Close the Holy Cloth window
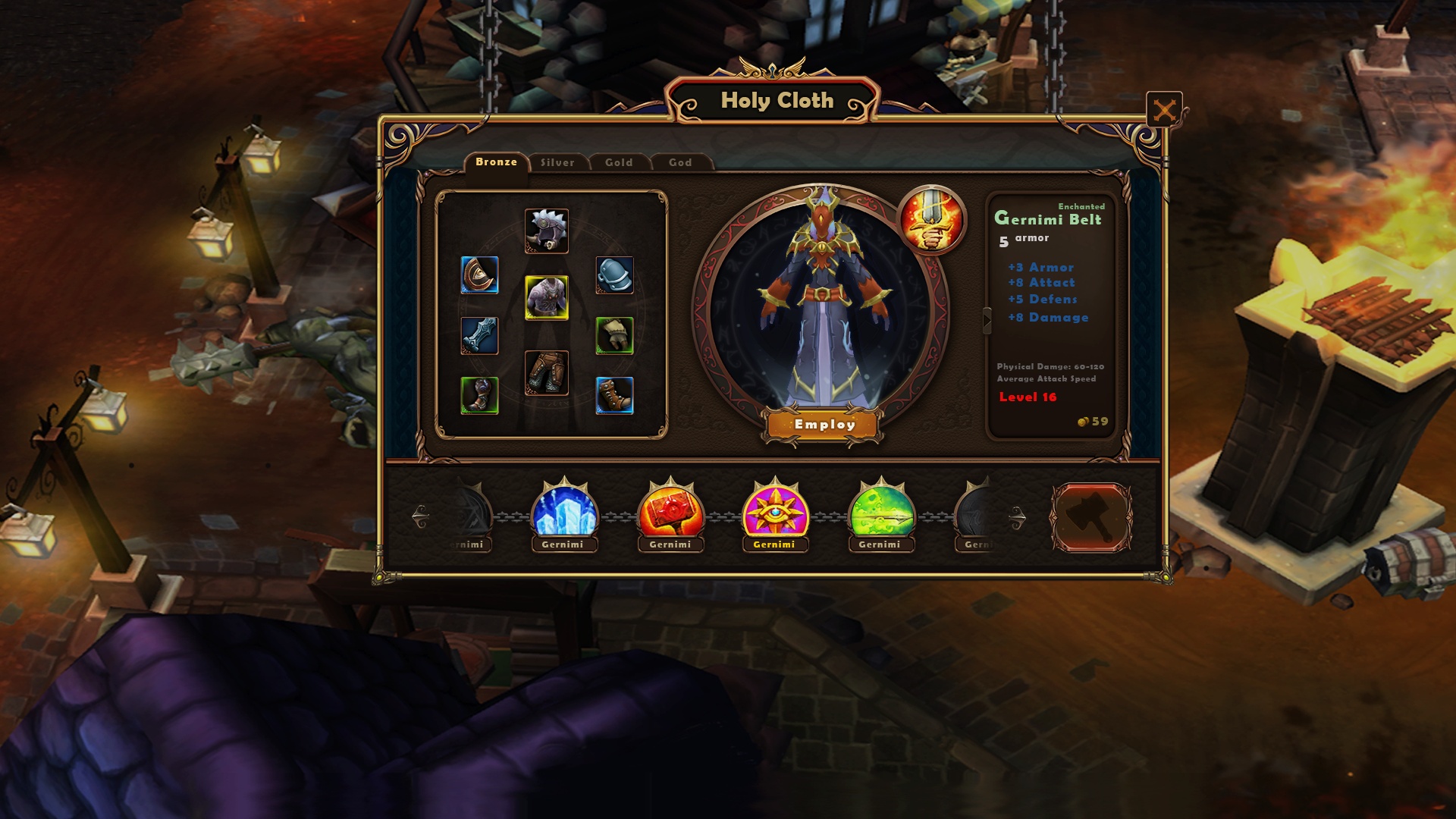This screenshot has width=1456, height=819. point(1164,111)
